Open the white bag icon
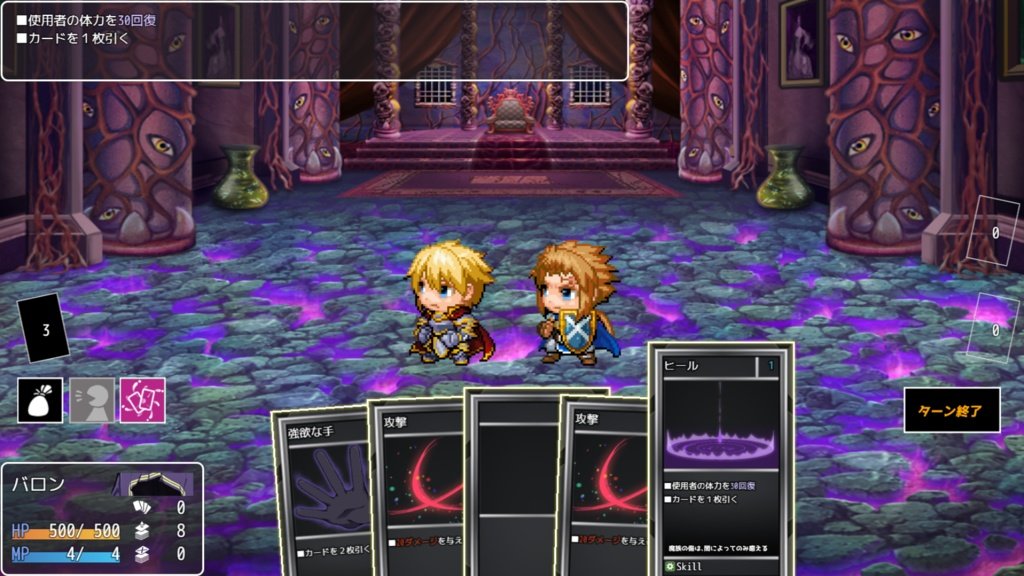This screenshot has height=576, width=1024. pos(40,400)
